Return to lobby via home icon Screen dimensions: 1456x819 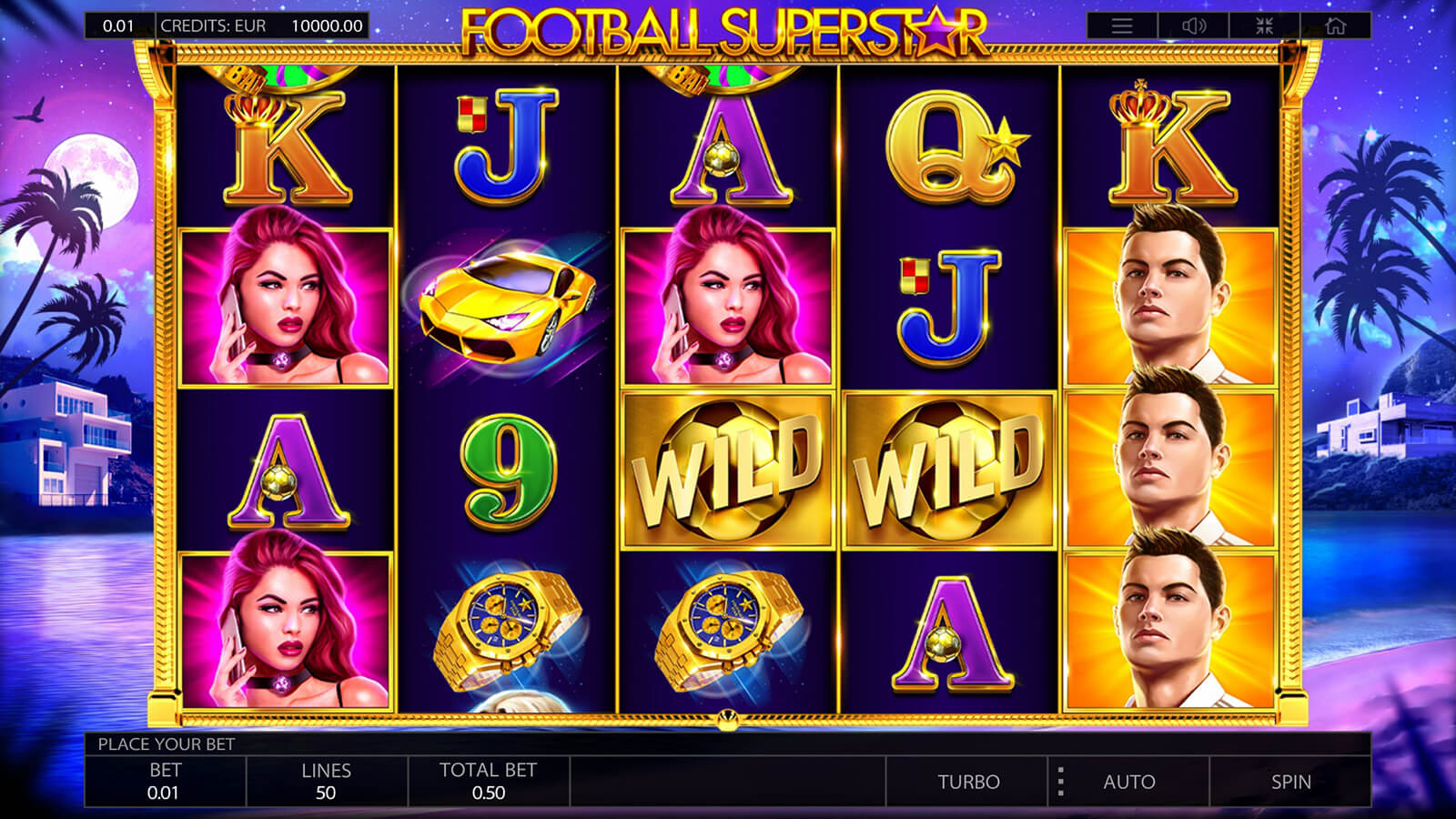1335,26
